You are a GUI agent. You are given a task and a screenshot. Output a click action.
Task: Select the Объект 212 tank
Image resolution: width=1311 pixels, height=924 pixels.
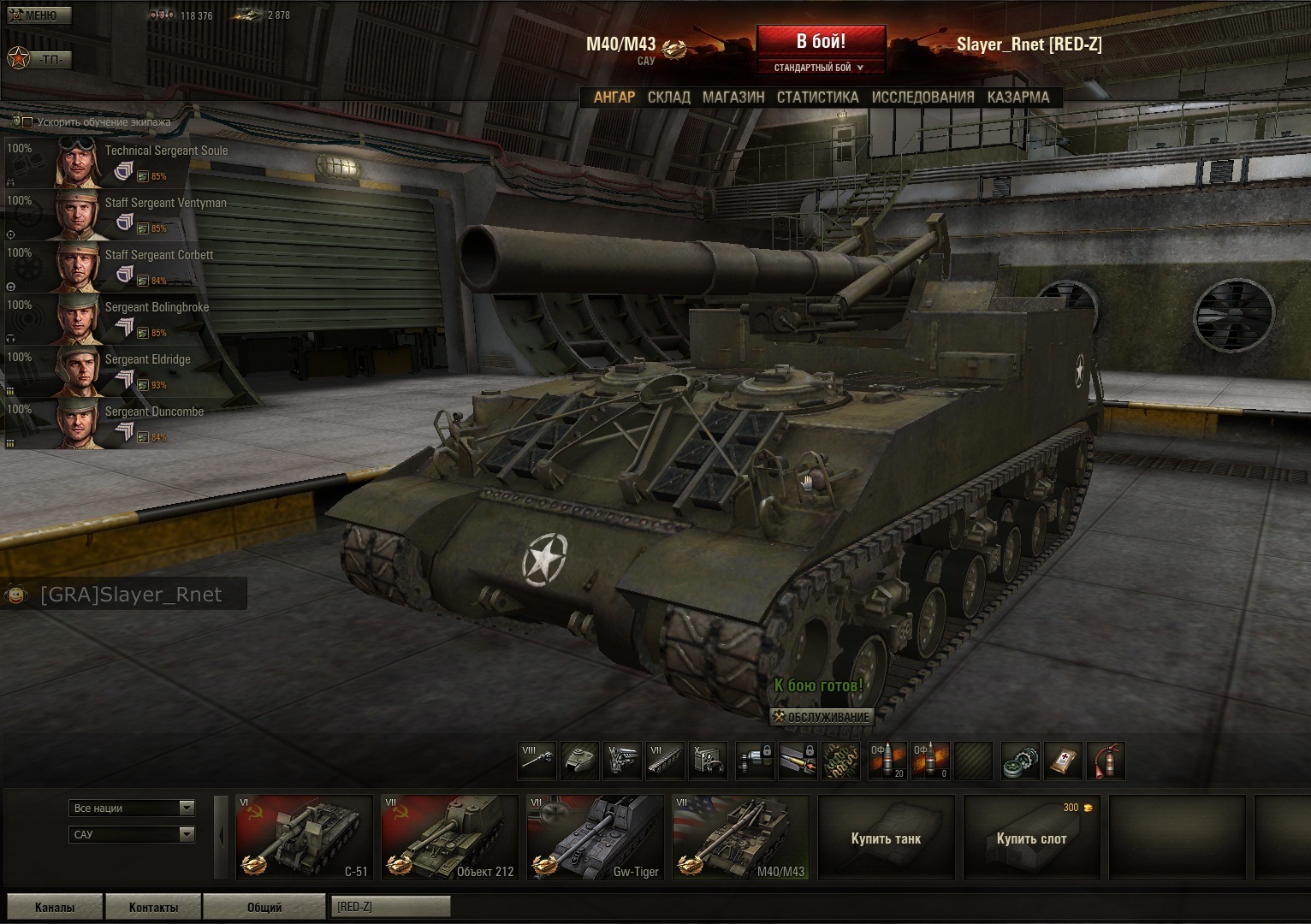tap(449, 838)
